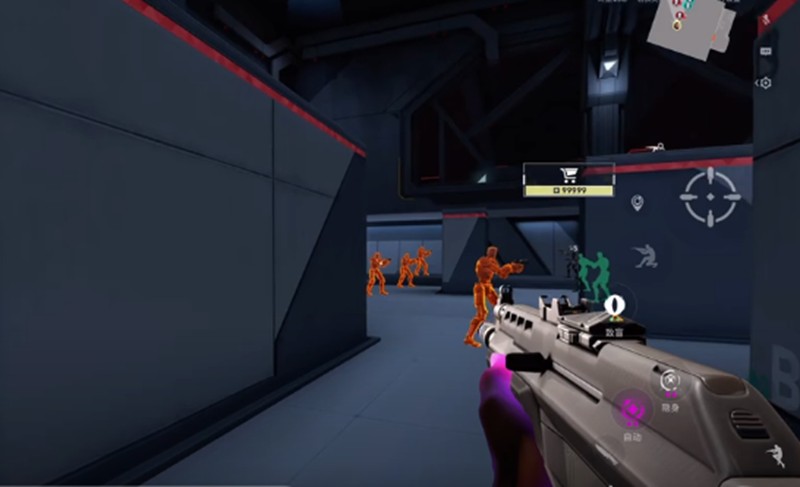Open settings with the gear icon

766,83
